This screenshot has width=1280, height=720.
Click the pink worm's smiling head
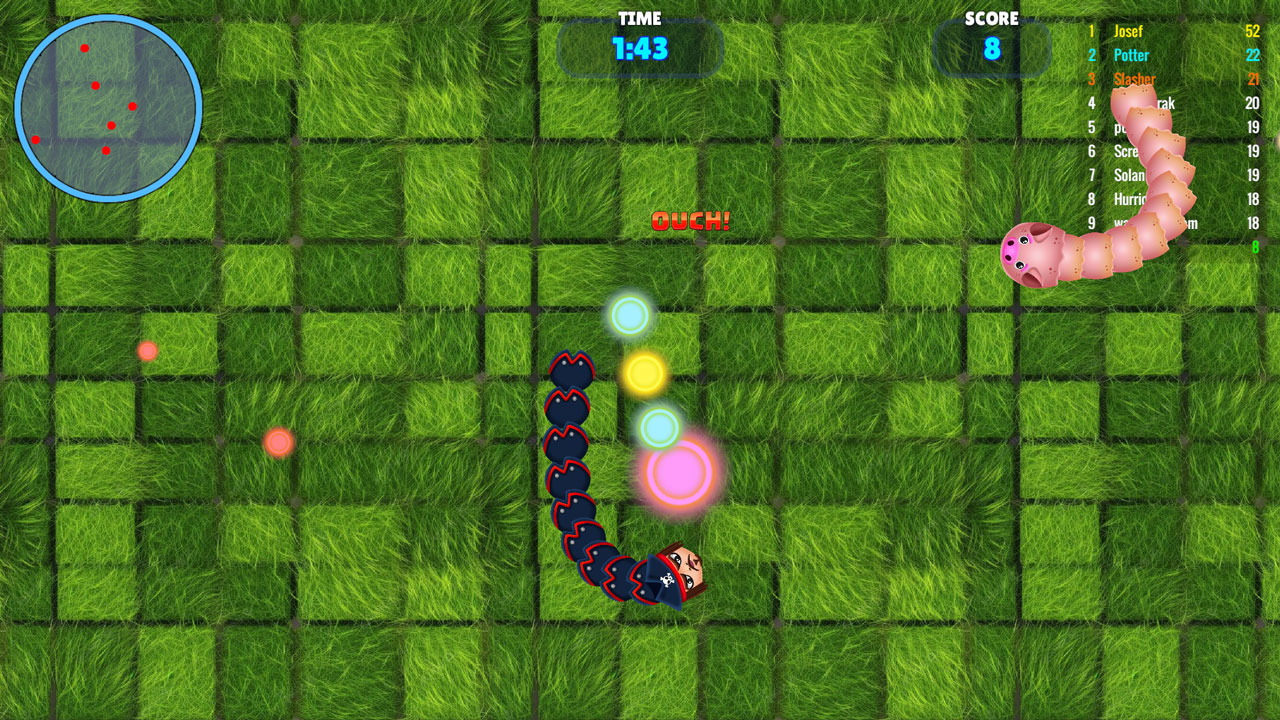pos(1022,254)
